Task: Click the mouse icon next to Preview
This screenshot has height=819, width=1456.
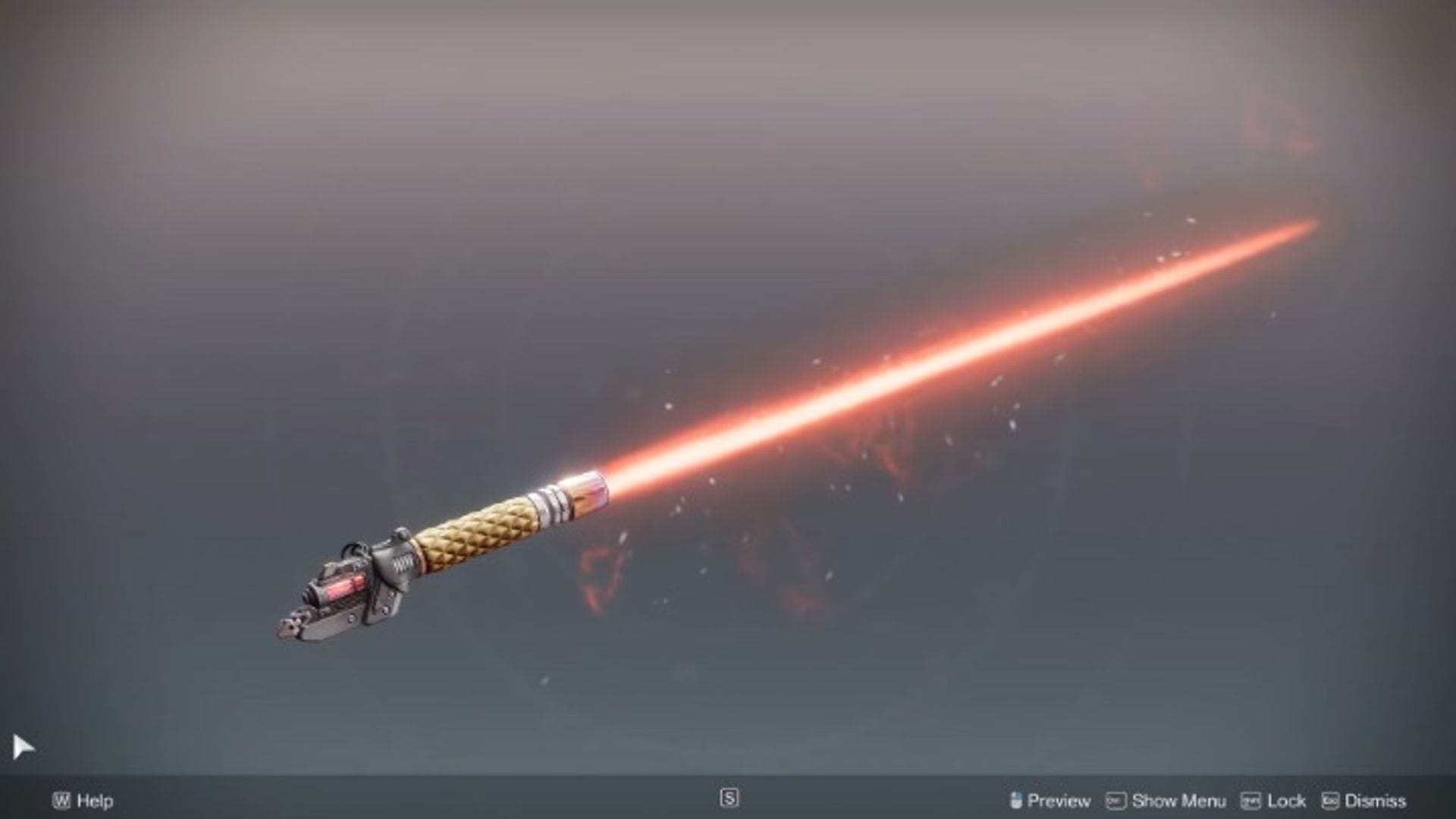Action: click(x=1016, y=800)
